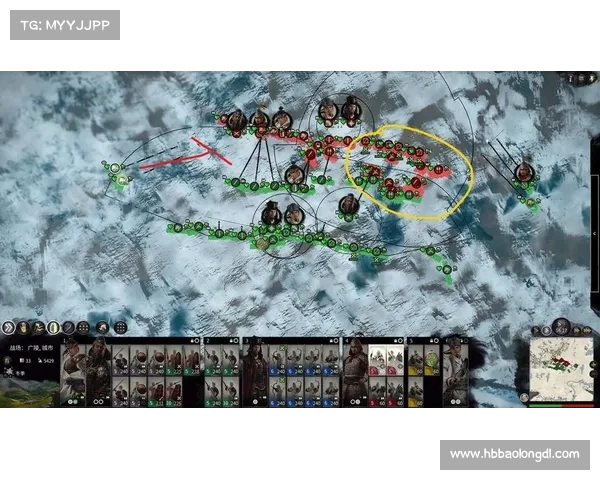Click the double-arrow button in the command bar

[10, 327]
